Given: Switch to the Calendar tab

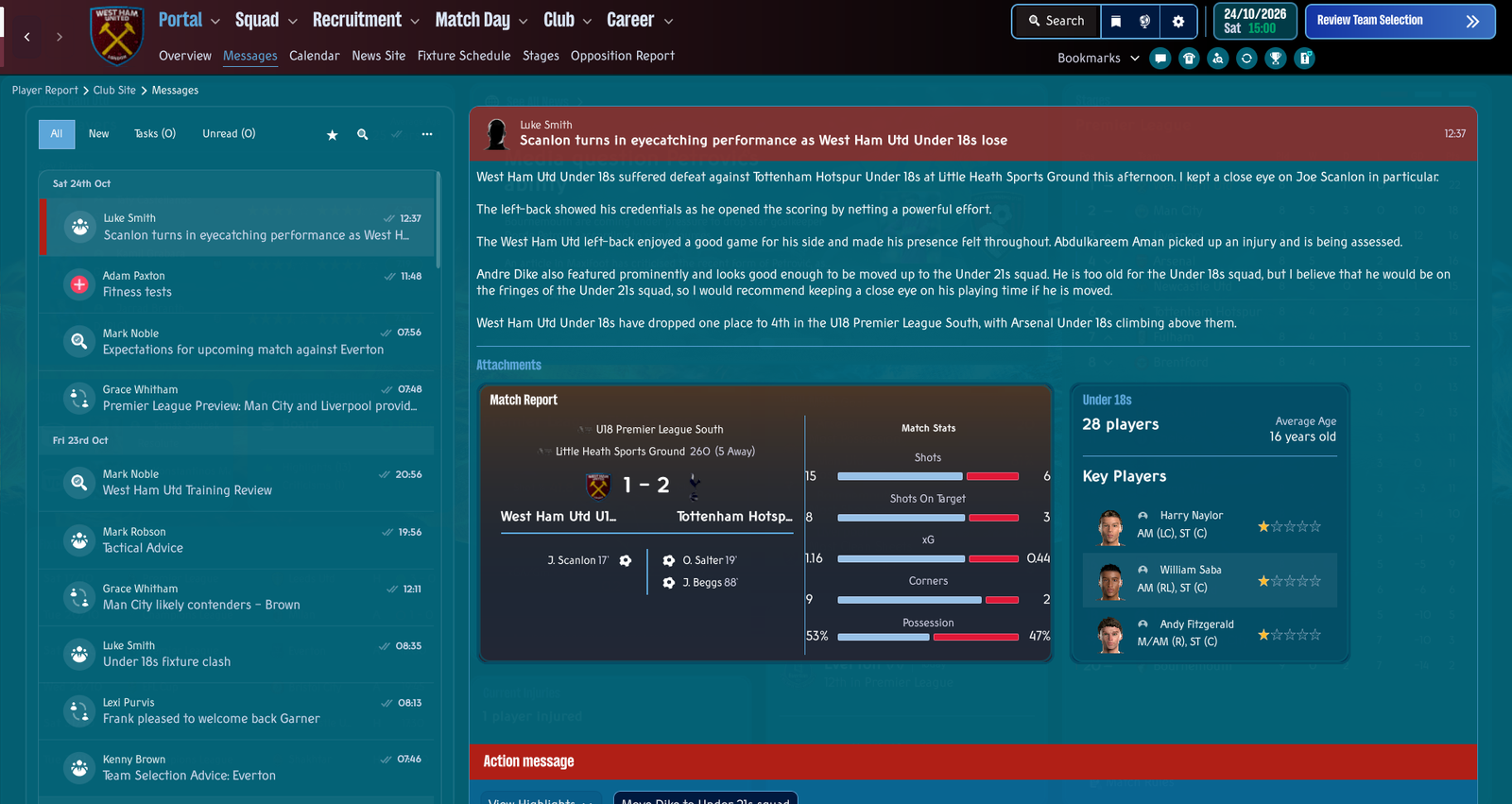Looking at the screenshot, I should [314, 56].
